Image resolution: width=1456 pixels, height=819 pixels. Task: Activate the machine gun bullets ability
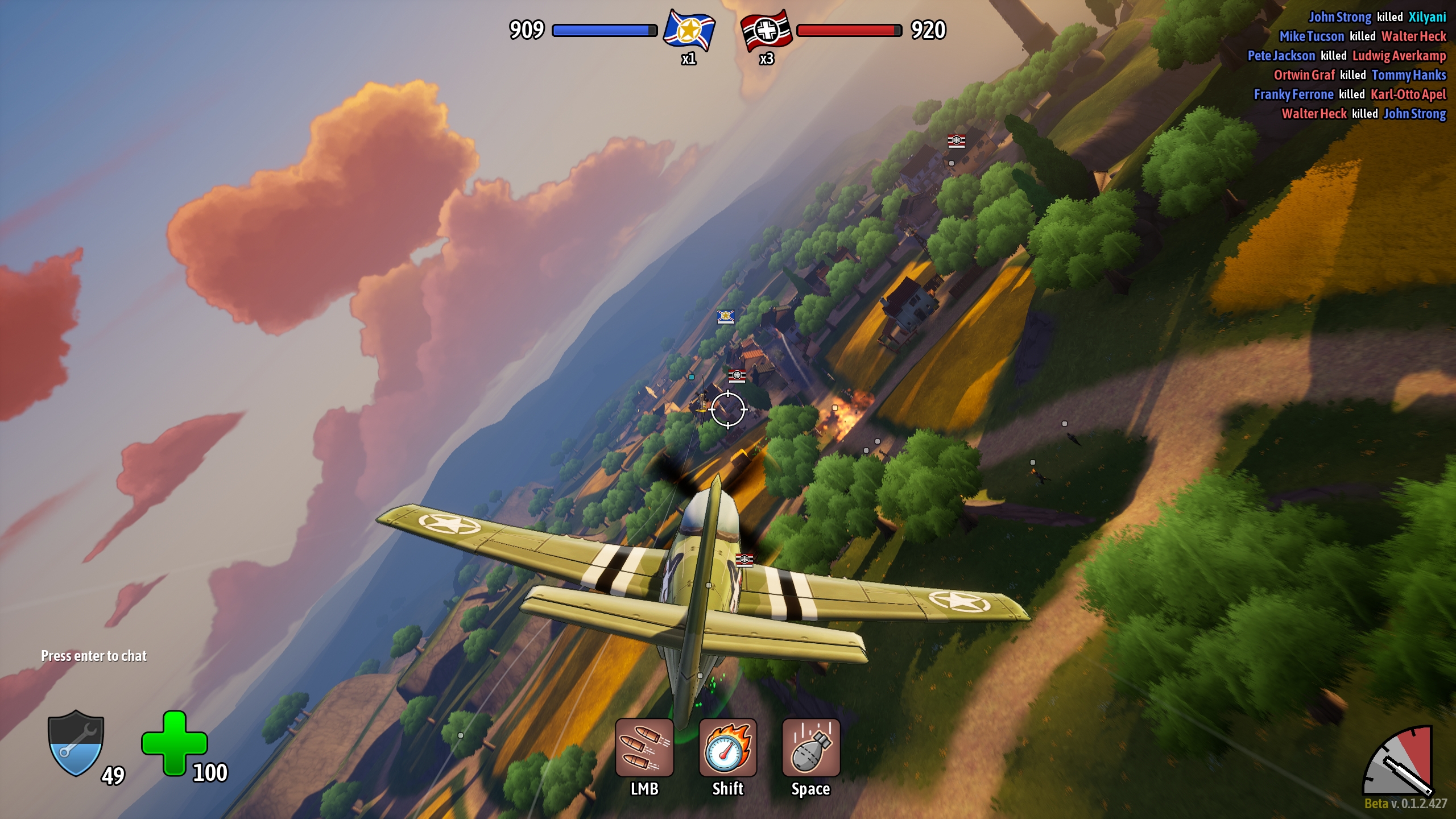(x=644, y=747)
